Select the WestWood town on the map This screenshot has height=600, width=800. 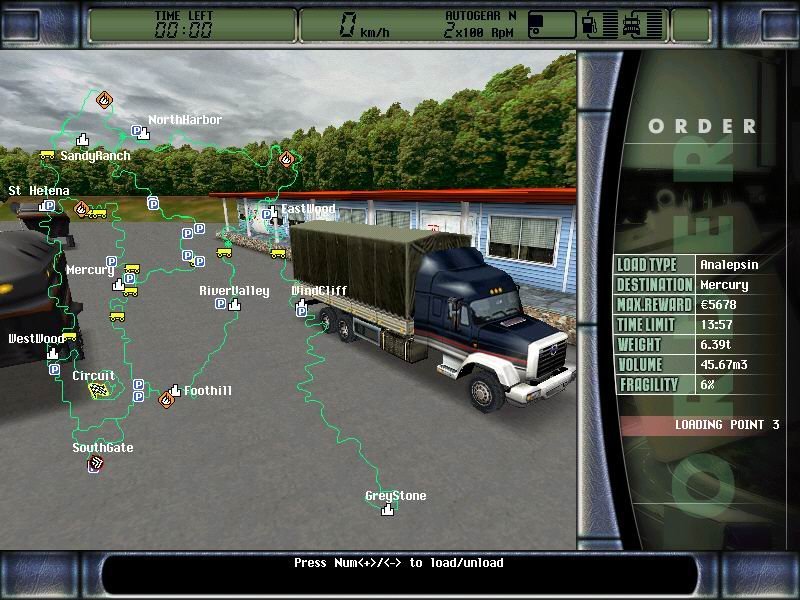[x=52, y=353]
